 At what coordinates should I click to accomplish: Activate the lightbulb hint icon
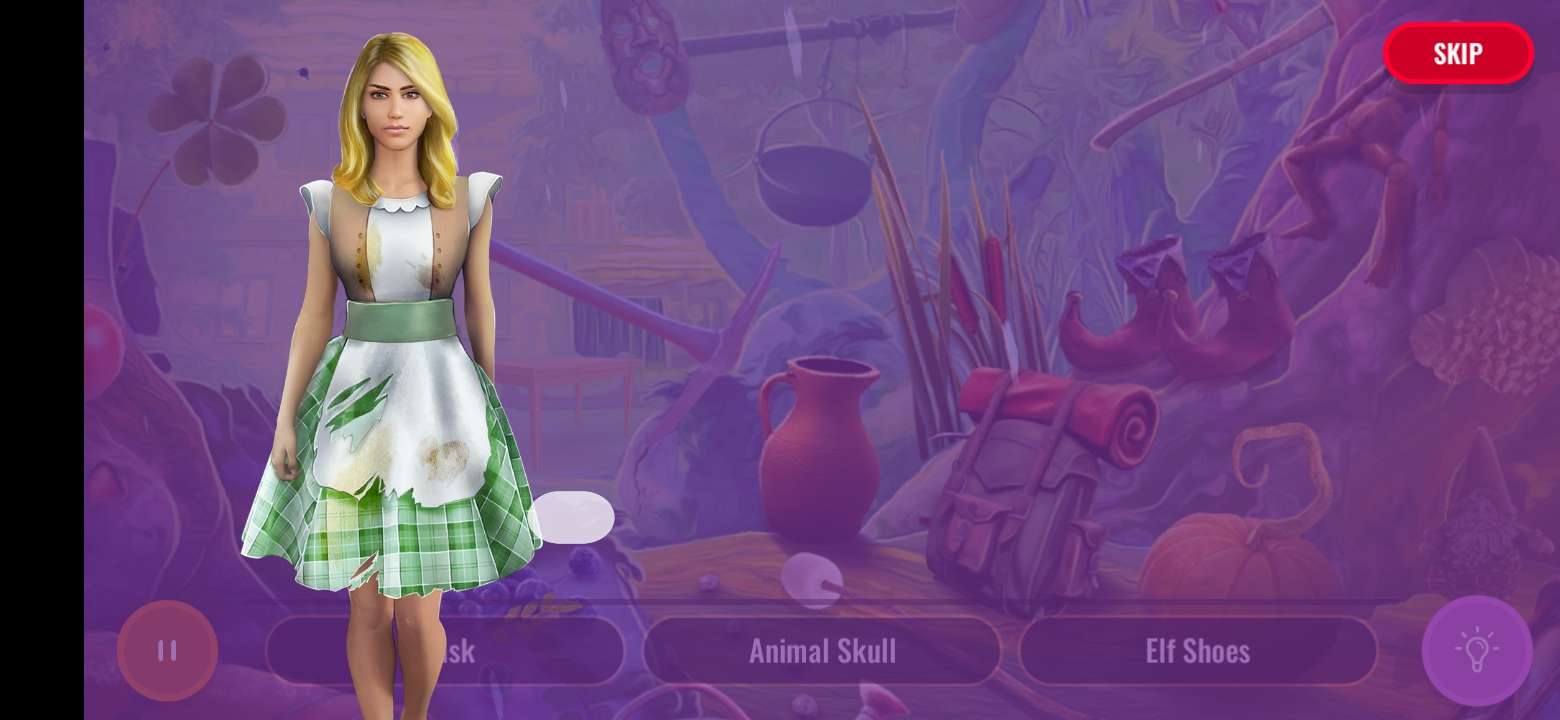coord(1477,651)
